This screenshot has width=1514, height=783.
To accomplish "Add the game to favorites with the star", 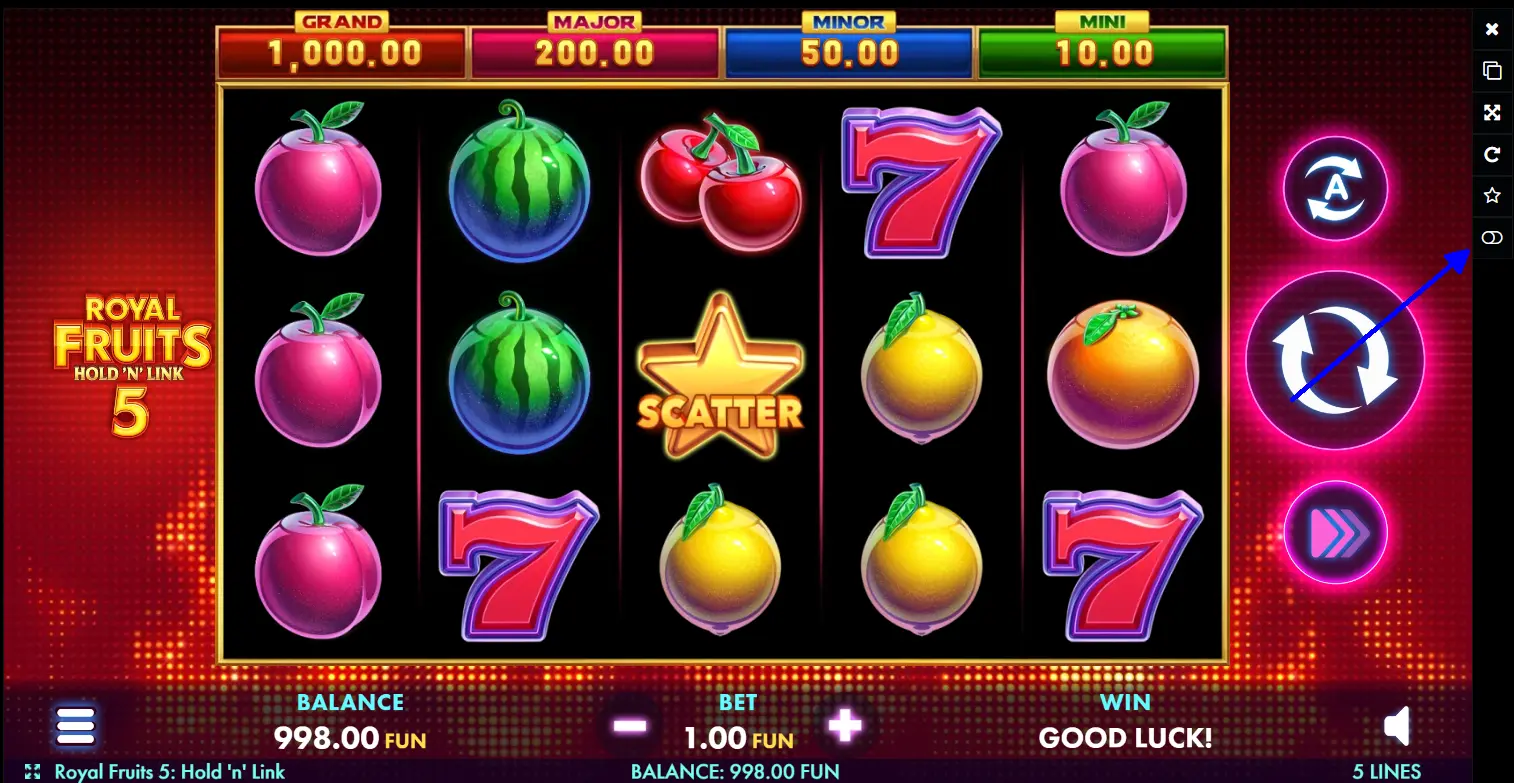I will (1492, 196).
